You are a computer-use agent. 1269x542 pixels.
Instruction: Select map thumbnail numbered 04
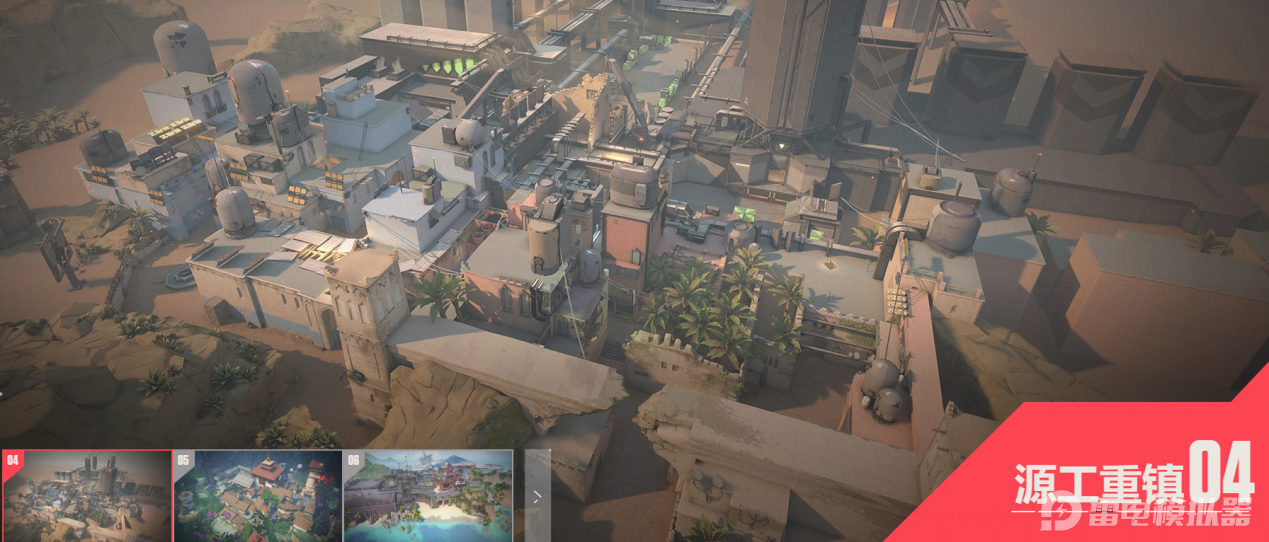86,495
